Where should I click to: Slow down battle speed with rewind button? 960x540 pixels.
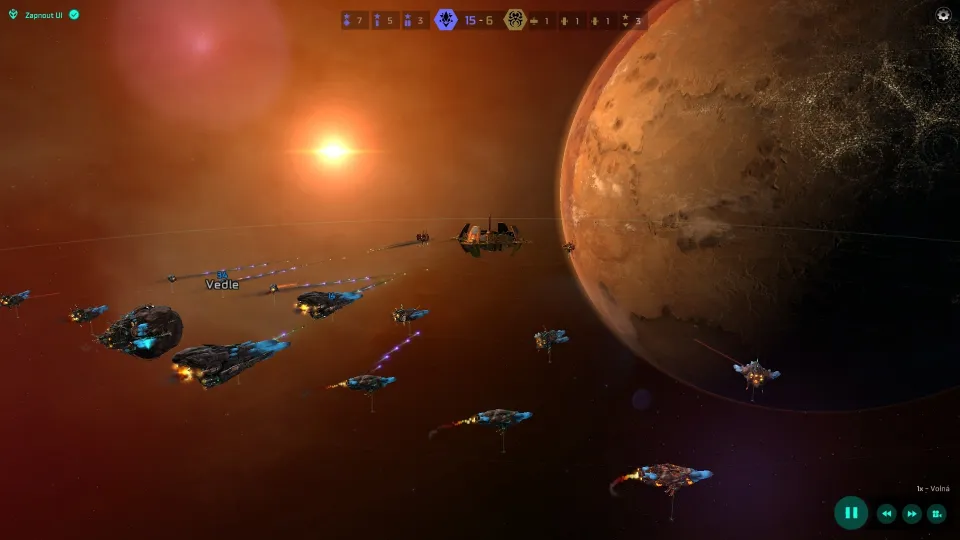886,514
